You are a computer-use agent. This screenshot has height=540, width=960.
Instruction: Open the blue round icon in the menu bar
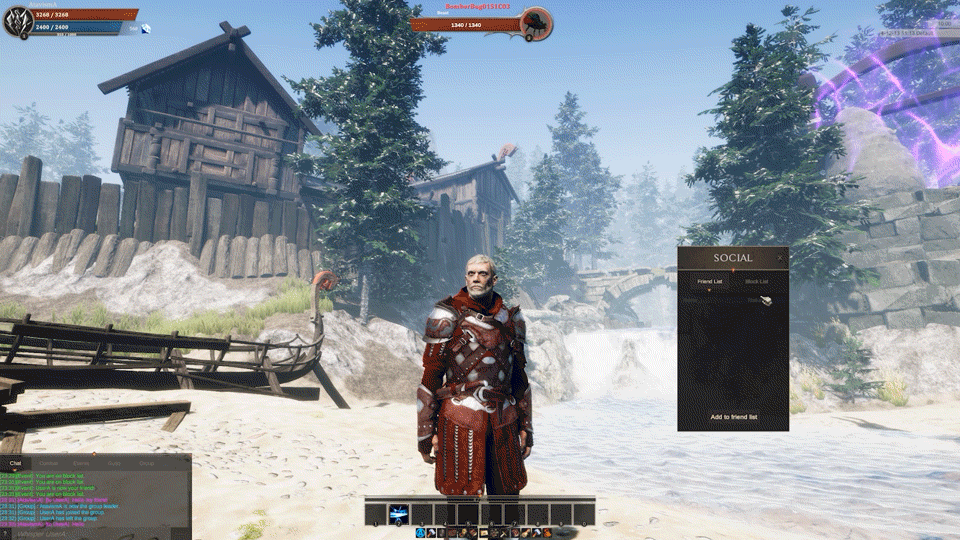pyautogui.click(x=420, y=533)
